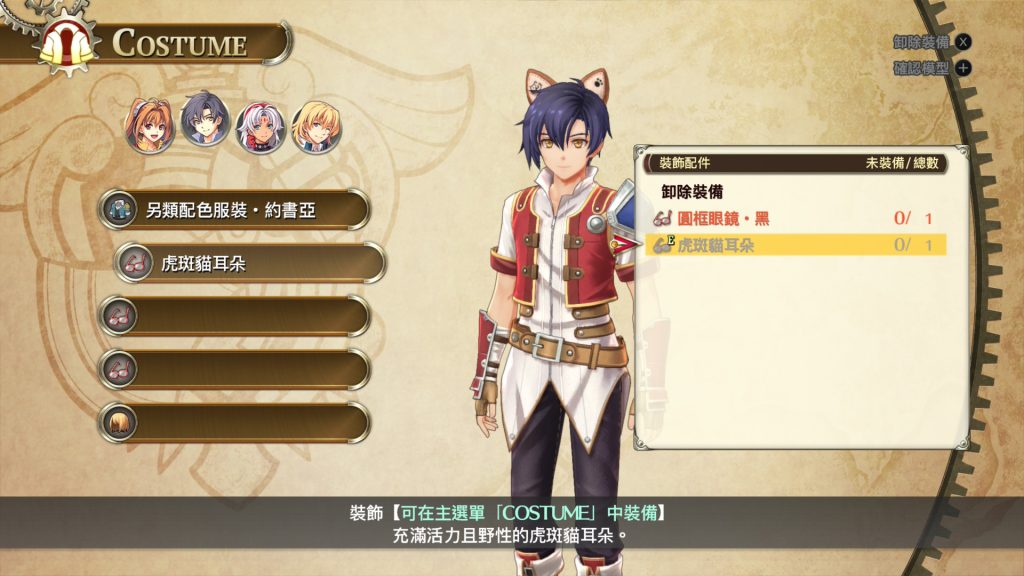Choose 卸除裝備 in the accessory list
Viewport: 1024px width, 576px height.
[692, 191]
